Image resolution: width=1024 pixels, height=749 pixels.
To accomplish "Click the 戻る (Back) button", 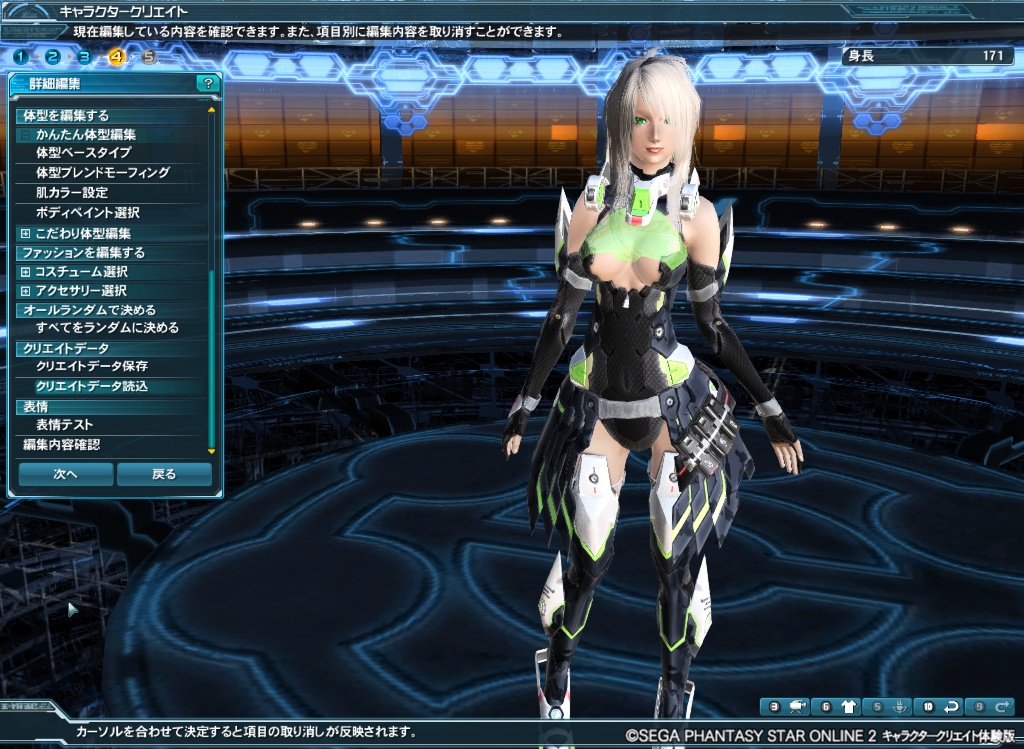I will pos(164,474).
